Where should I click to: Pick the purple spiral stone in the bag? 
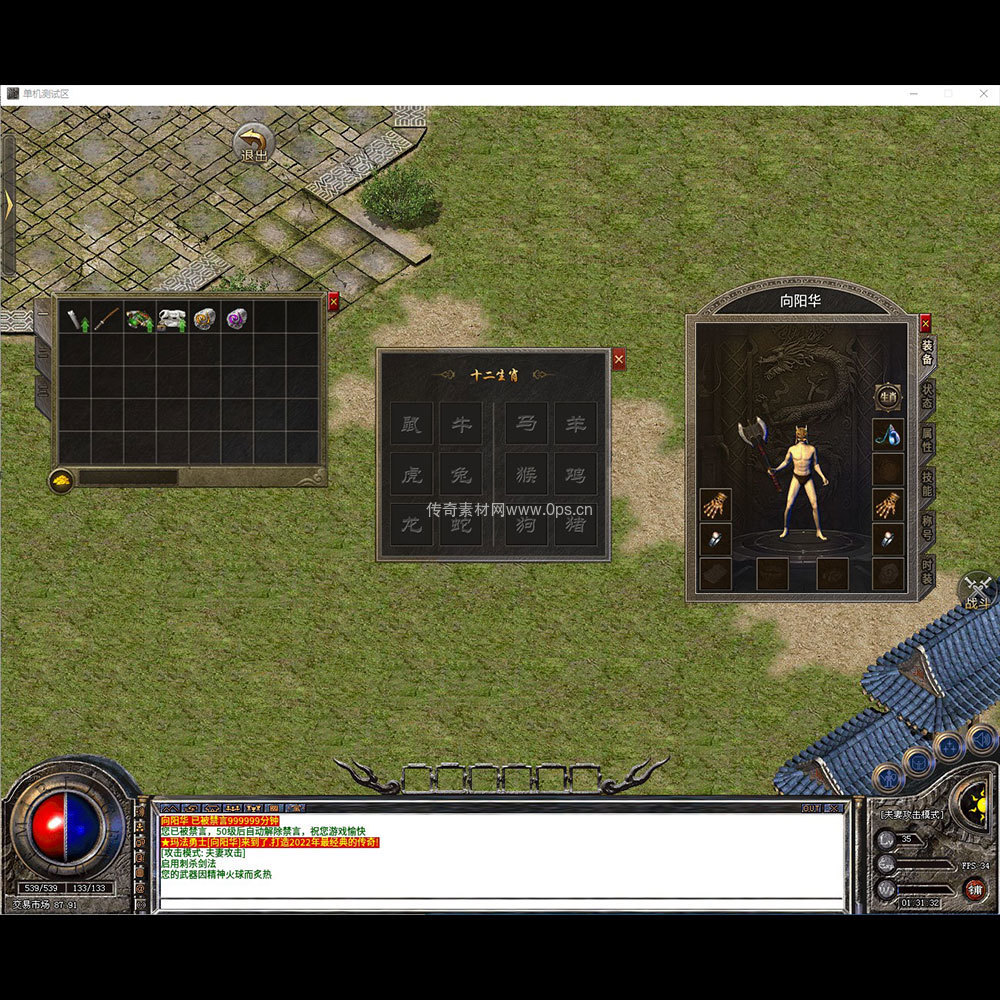(x=237, y=319)
